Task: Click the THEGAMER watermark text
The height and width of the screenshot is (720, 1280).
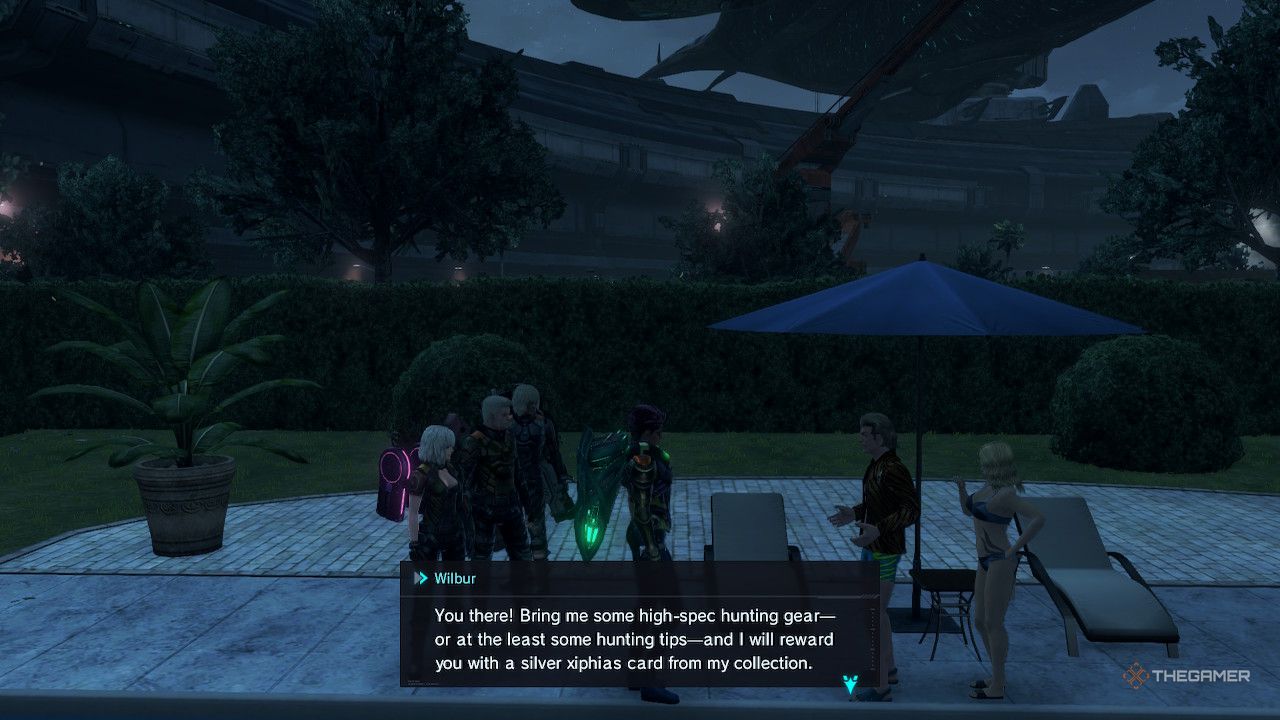Action: [1200, 677]
